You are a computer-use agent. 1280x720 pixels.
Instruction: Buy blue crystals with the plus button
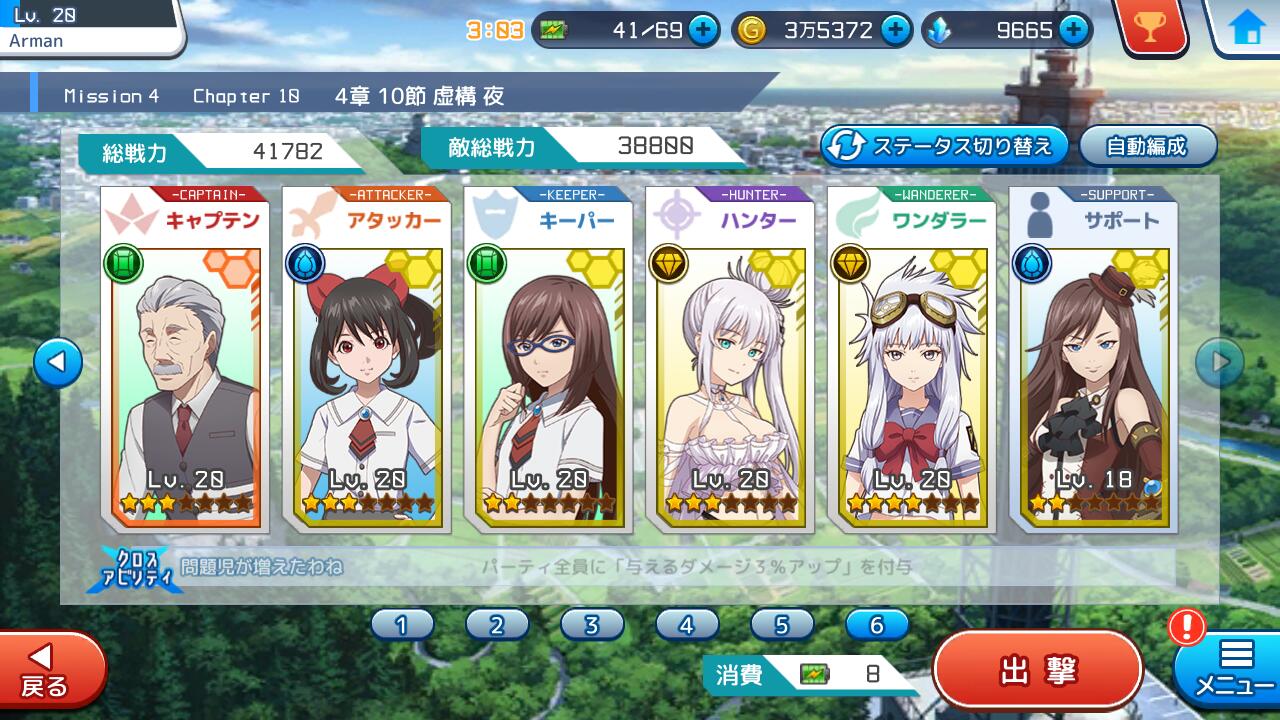[x=1074, y=30]
